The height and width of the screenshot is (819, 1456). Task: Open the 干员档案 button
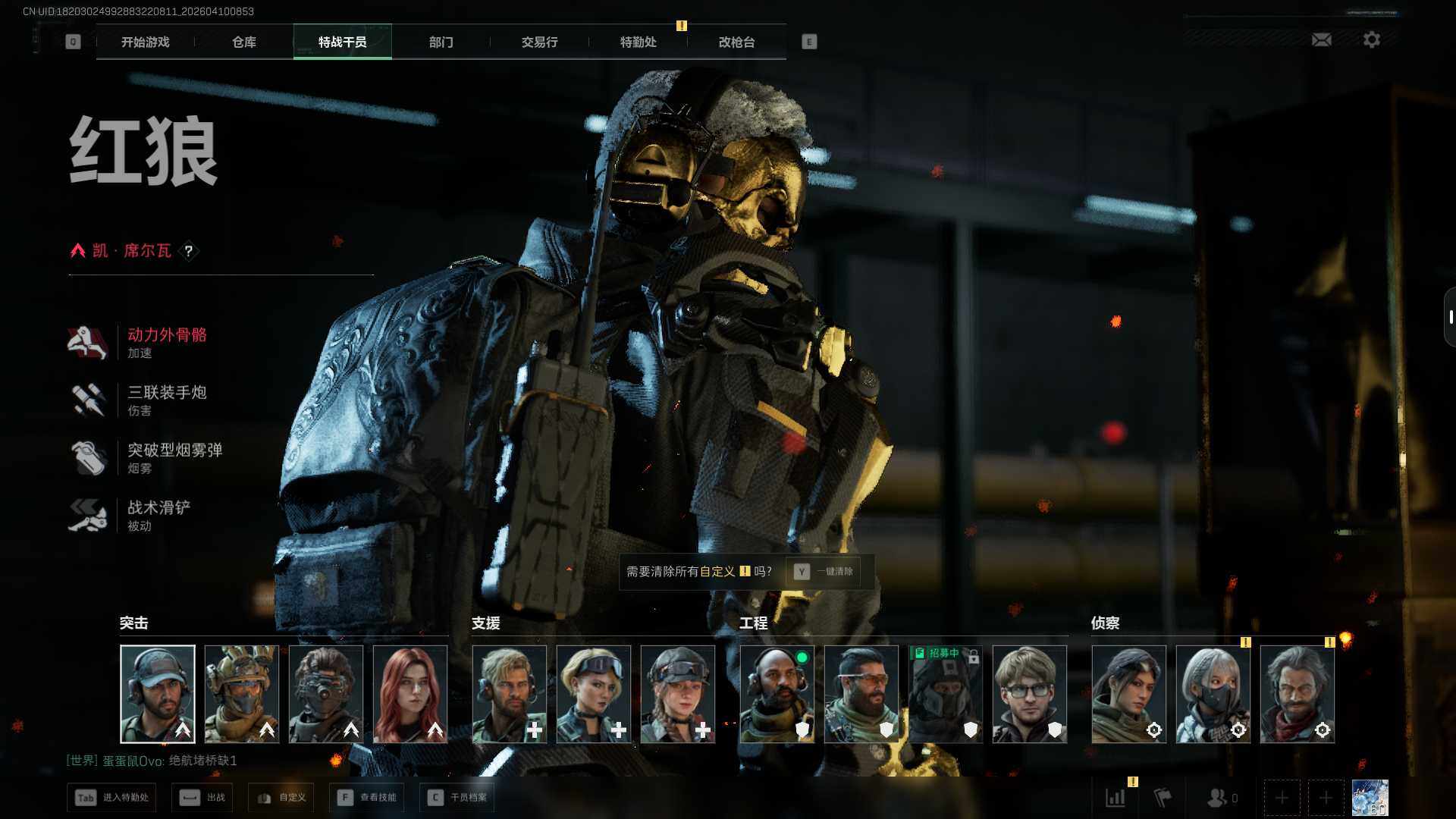point(457,798)
